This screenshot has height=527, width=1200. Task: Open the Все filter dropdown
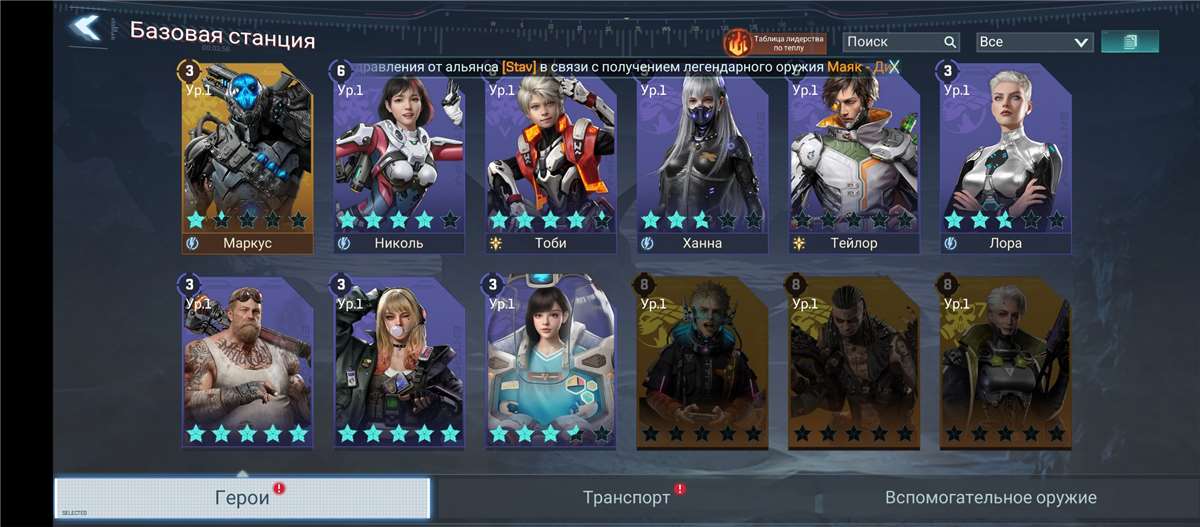pos(1034,42)
